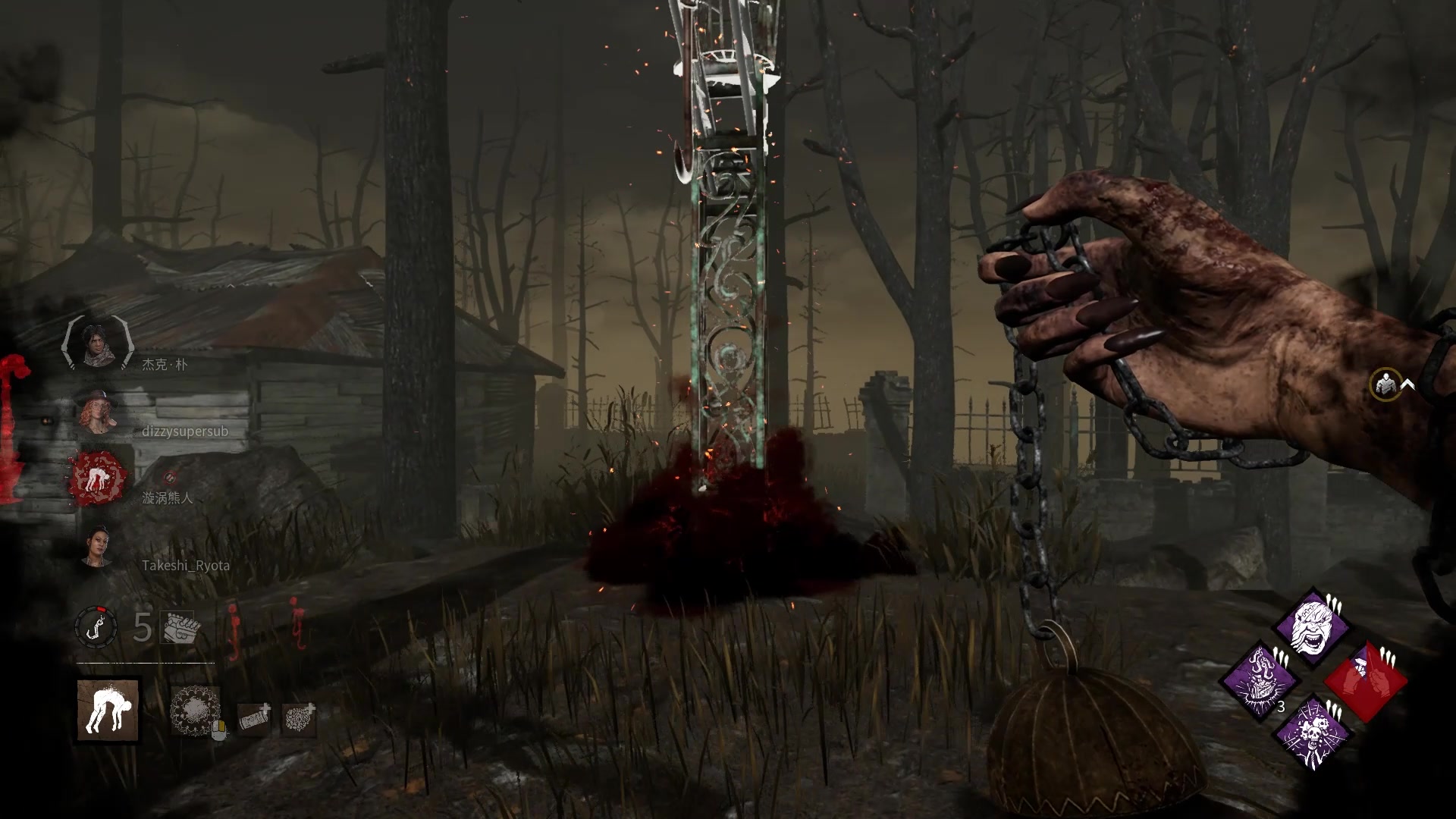The height and width of the screenshot is (819, 1456).
Task: Click the red cooldown hands perk
Action: pos(1367,680)
